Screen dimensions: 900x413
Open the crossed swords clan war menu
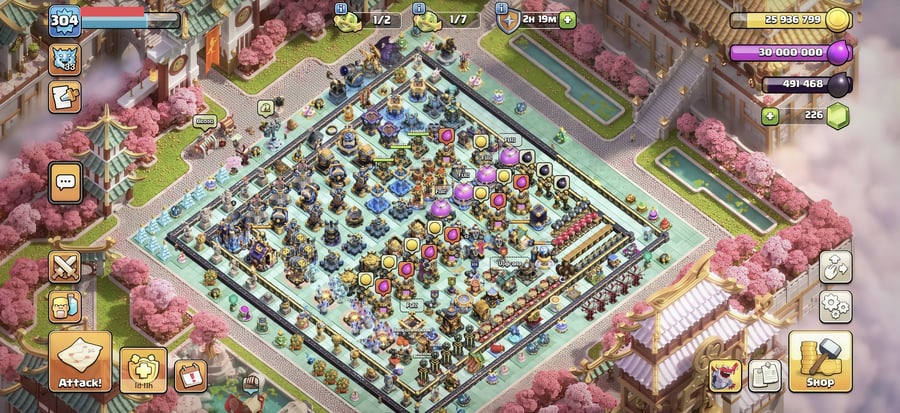[x=66, y=267]
